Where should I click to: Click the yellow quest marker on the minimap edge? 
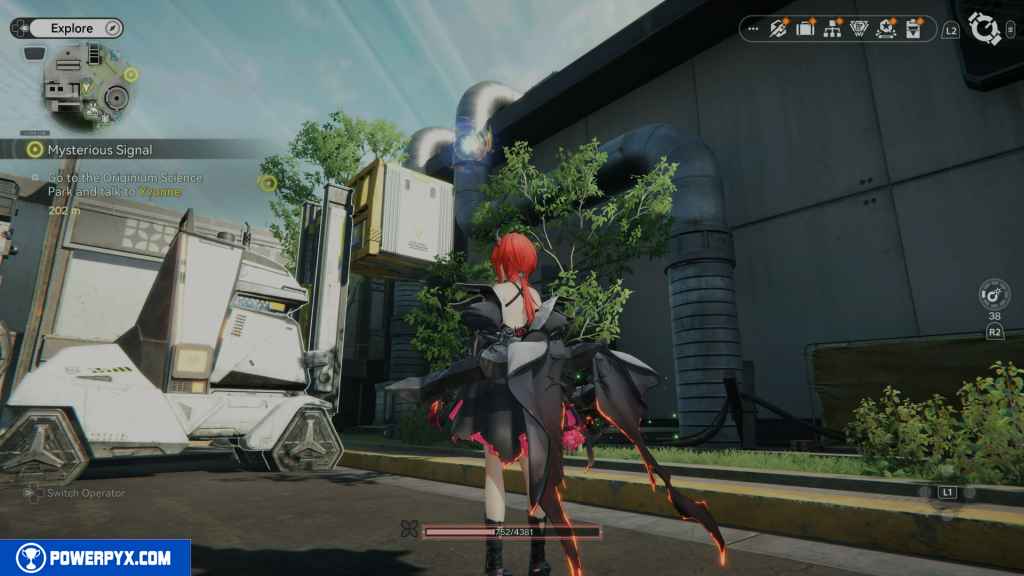click(x=131, y=74)
